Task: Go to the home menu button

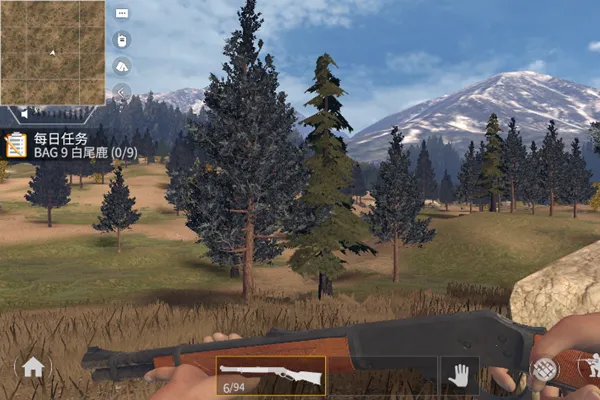Action: point(33,368)
